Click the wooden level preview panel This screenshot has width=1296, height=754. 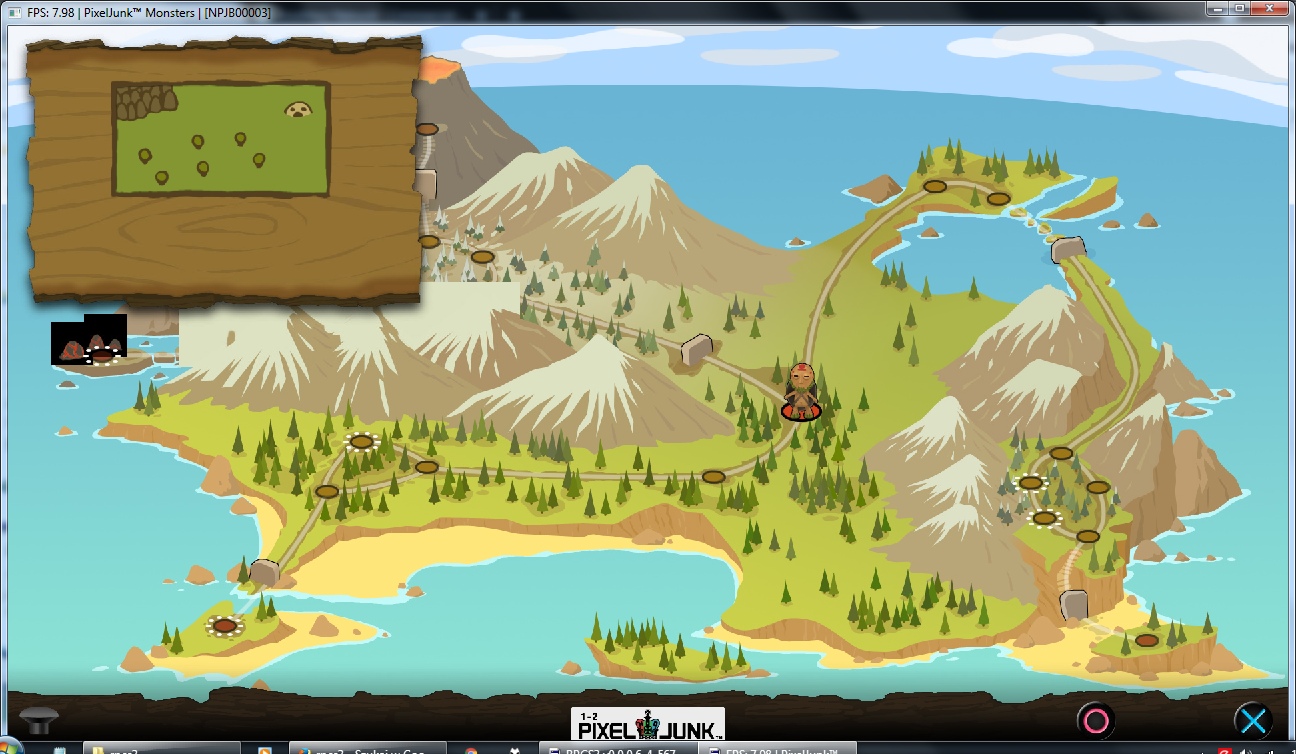pos(222,168)
